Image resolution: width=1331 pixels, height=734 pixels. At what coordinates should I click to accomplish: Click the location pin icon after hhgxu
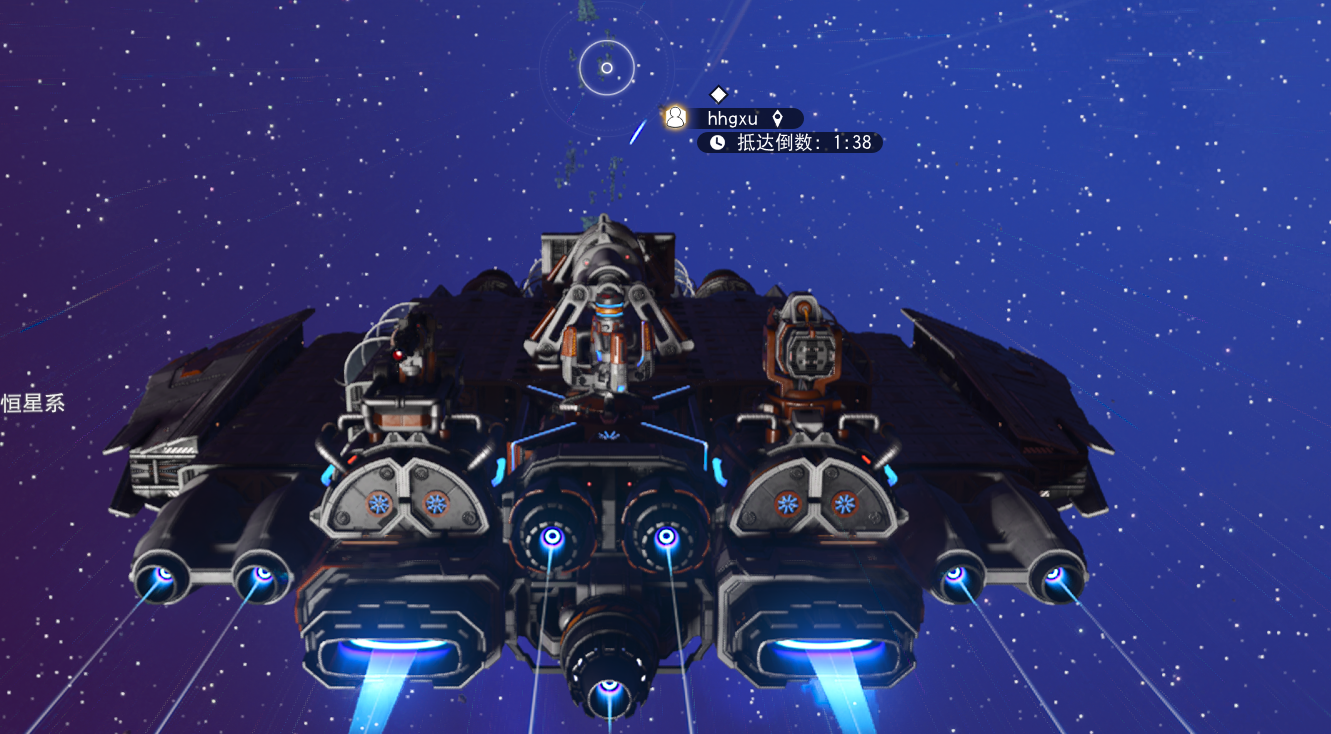point(777,118)
